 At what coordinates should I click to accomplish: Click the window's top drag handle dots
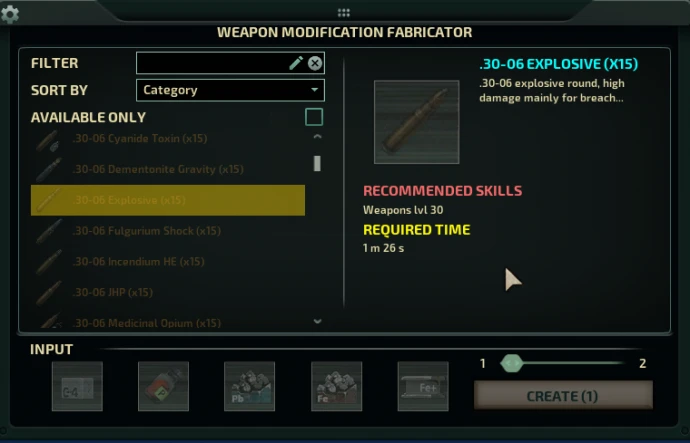pos(344,13)
